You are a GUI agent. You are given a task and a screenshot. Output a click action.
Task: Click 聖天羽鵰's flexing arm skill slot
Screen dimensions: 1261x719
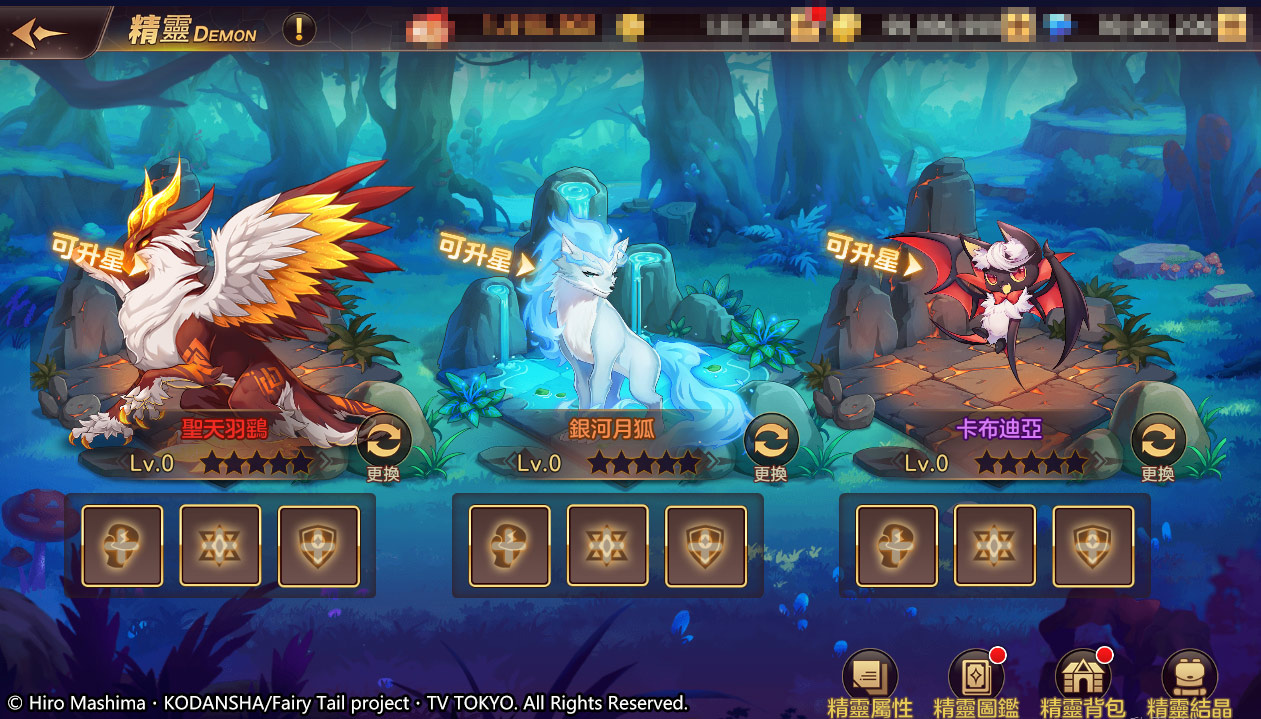(122, 545)
